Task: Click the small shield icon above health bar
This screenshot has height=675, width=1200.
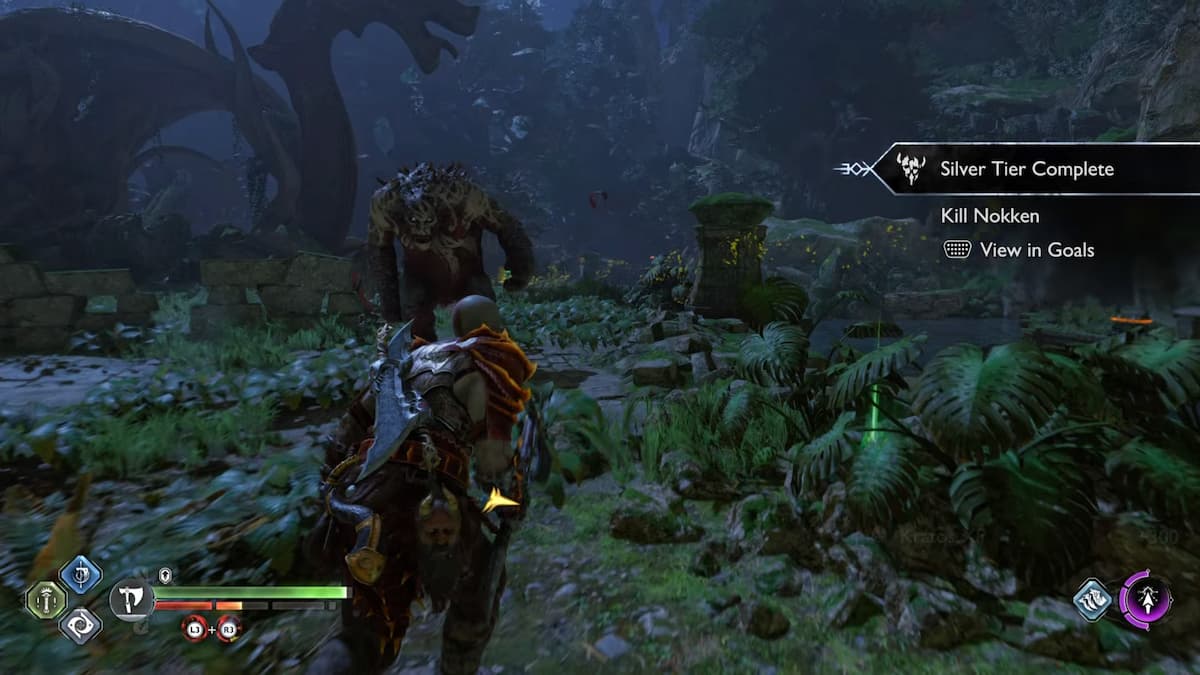Action: [166, 575]
